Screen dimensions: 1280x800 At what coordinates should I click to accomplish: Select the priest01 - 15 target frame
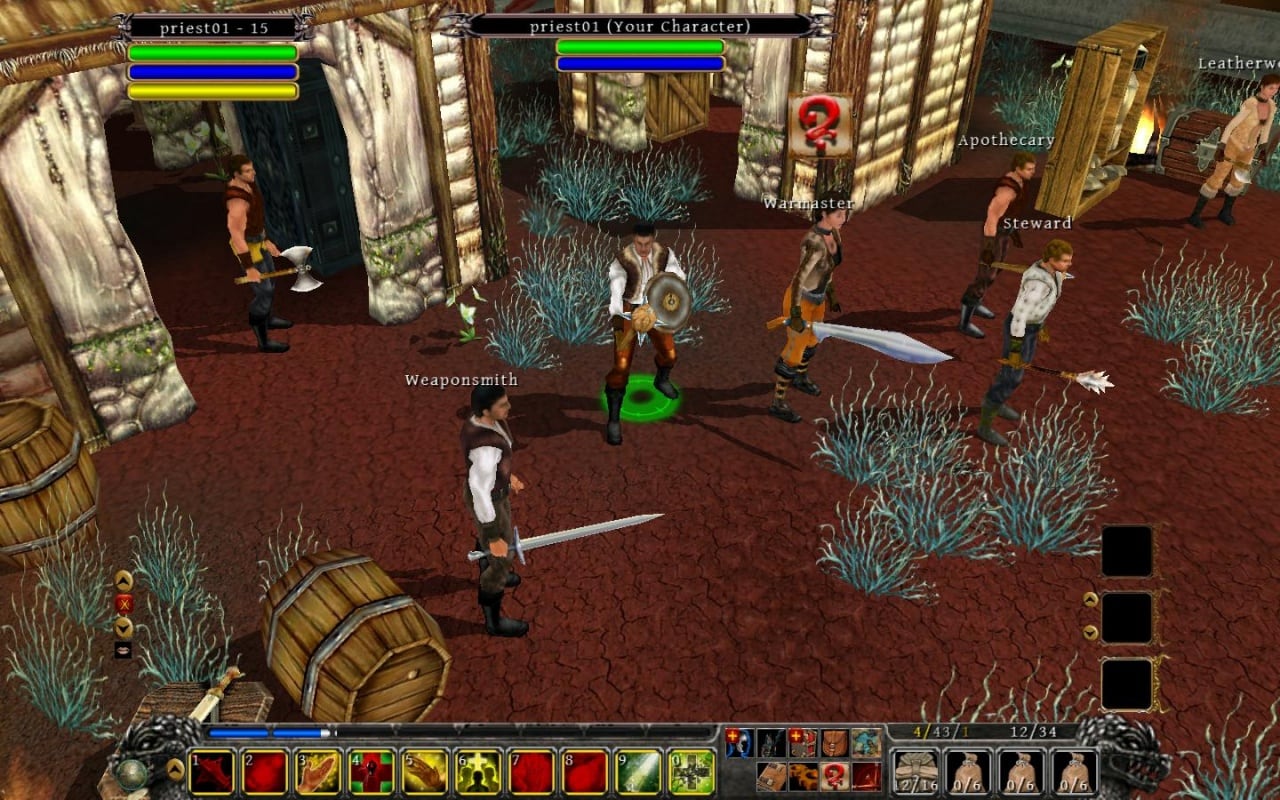[214, 28]
